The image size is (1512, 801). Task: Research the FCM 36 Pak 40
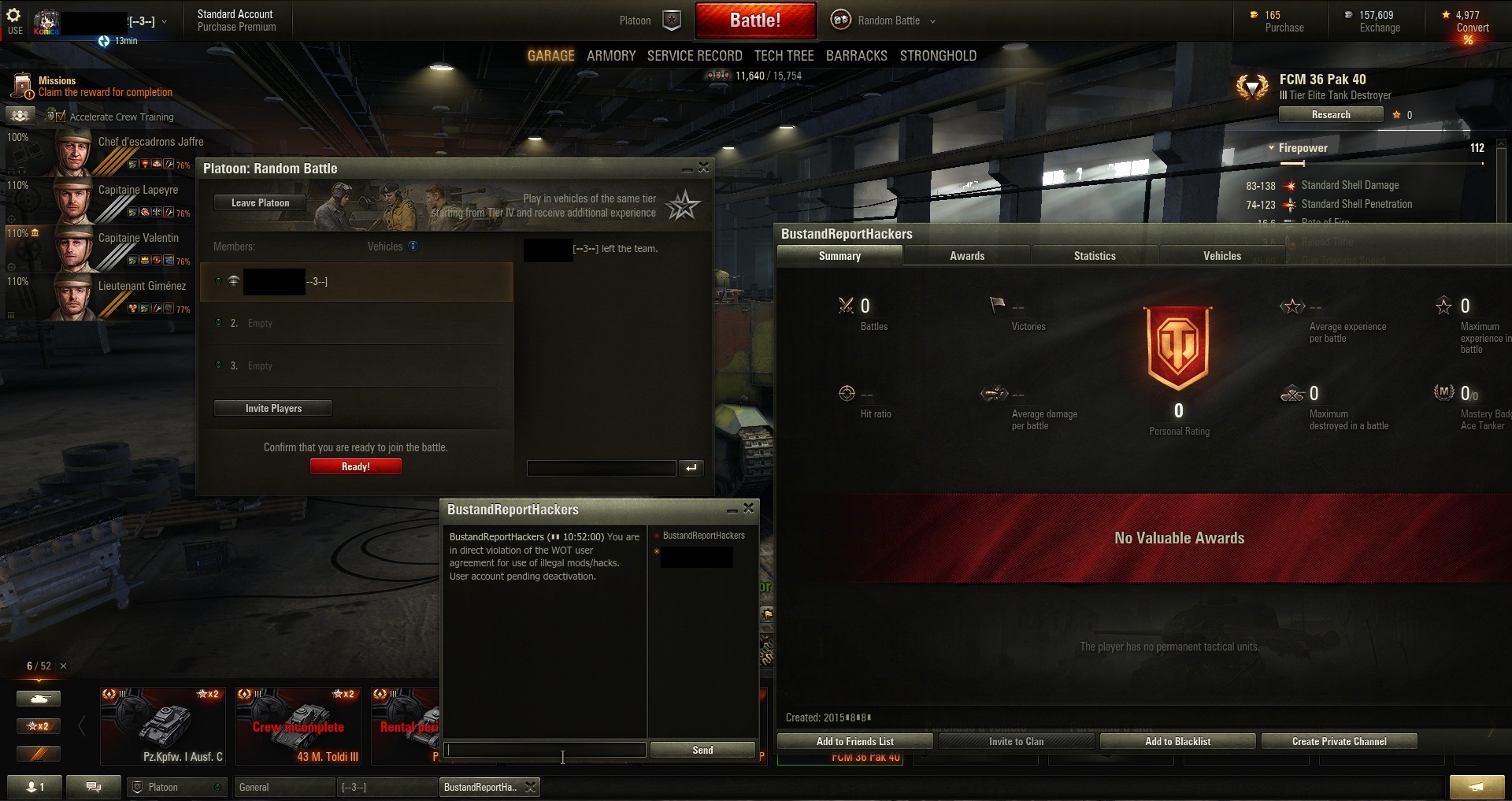(x=1330, y=115)
